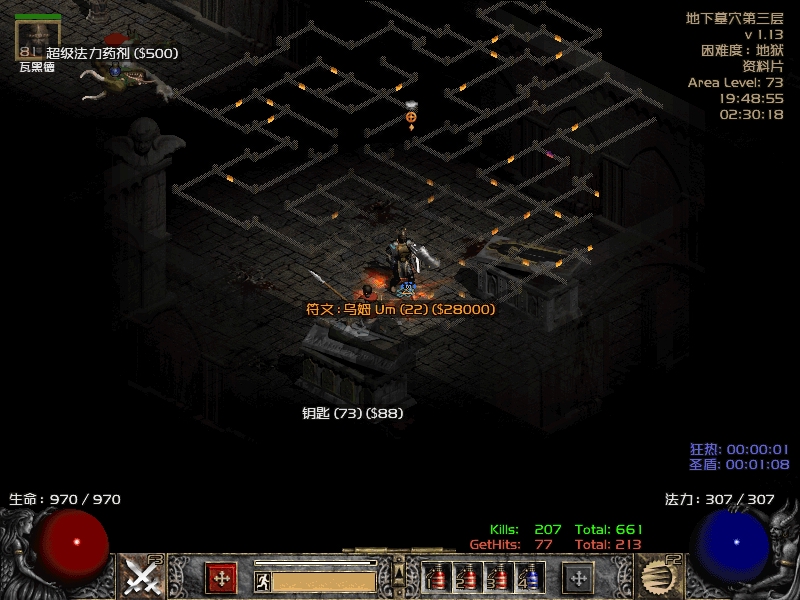
Task: Open the right skill selector marked F2
Action: [x=657, y=577]
